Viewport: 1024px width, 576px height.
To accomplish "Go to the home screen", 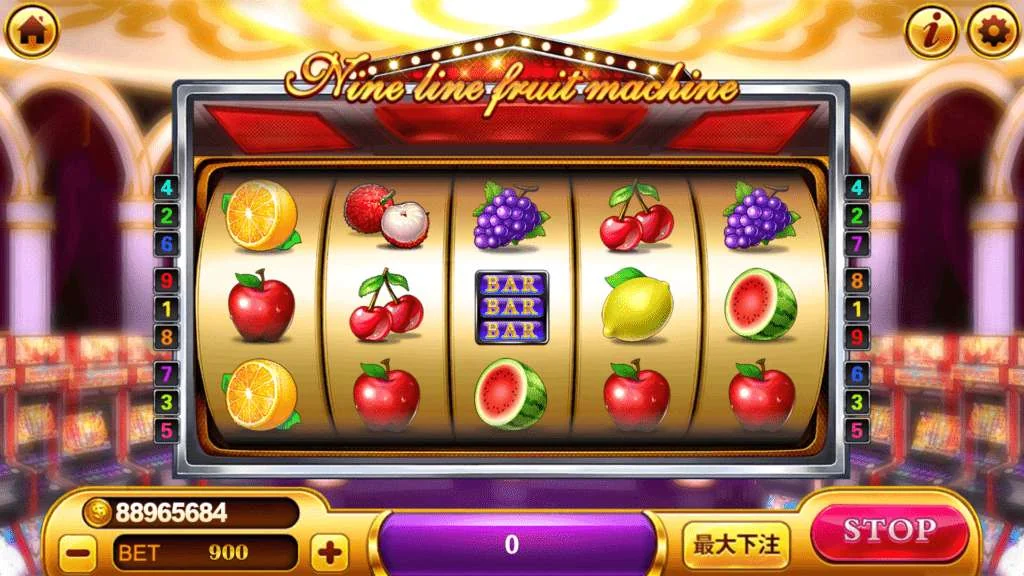I will (31, 31).
